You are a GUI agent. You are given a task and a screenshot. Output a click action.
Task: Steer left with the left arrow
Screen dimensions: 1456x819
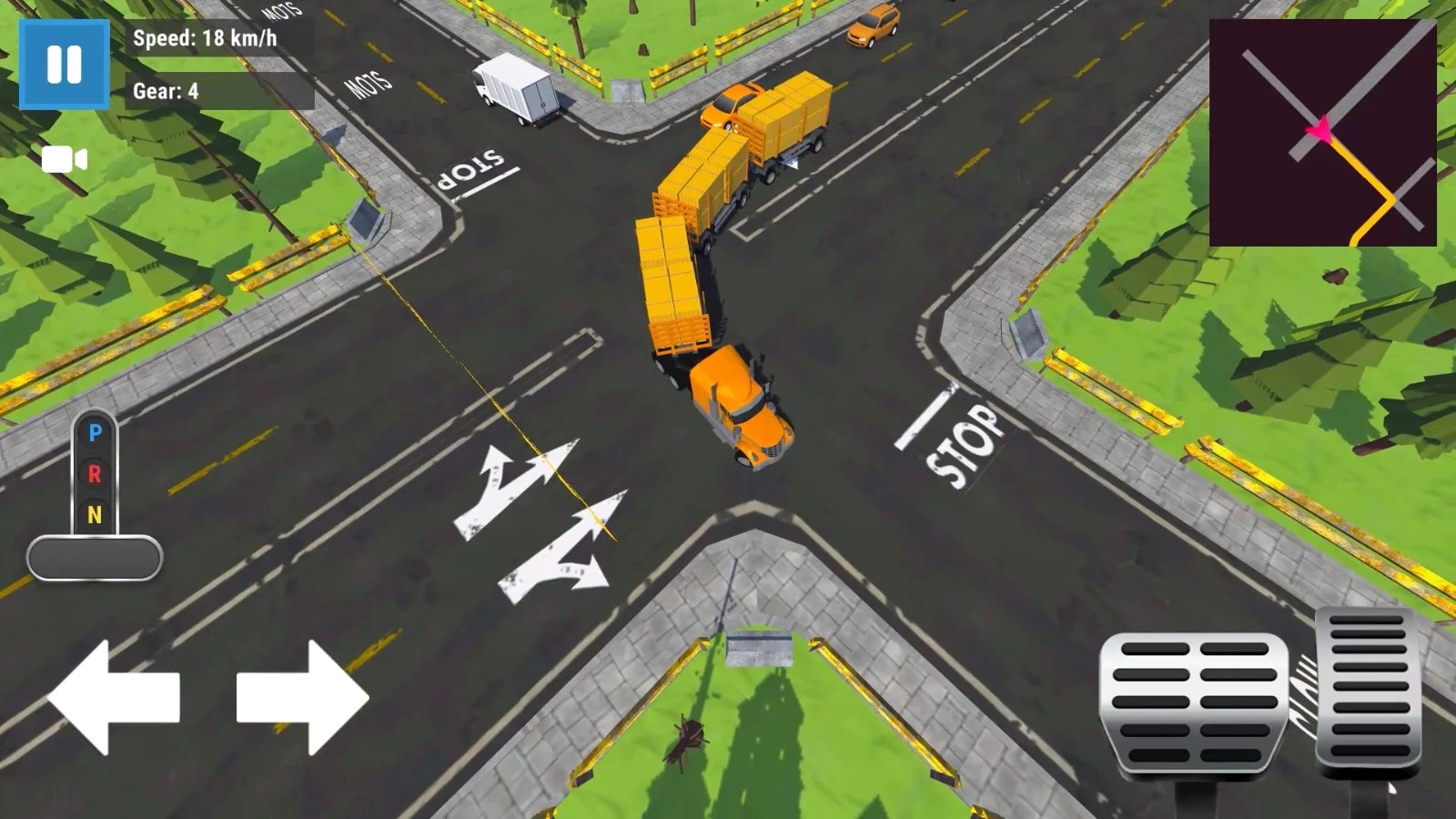tap(114, 697)
